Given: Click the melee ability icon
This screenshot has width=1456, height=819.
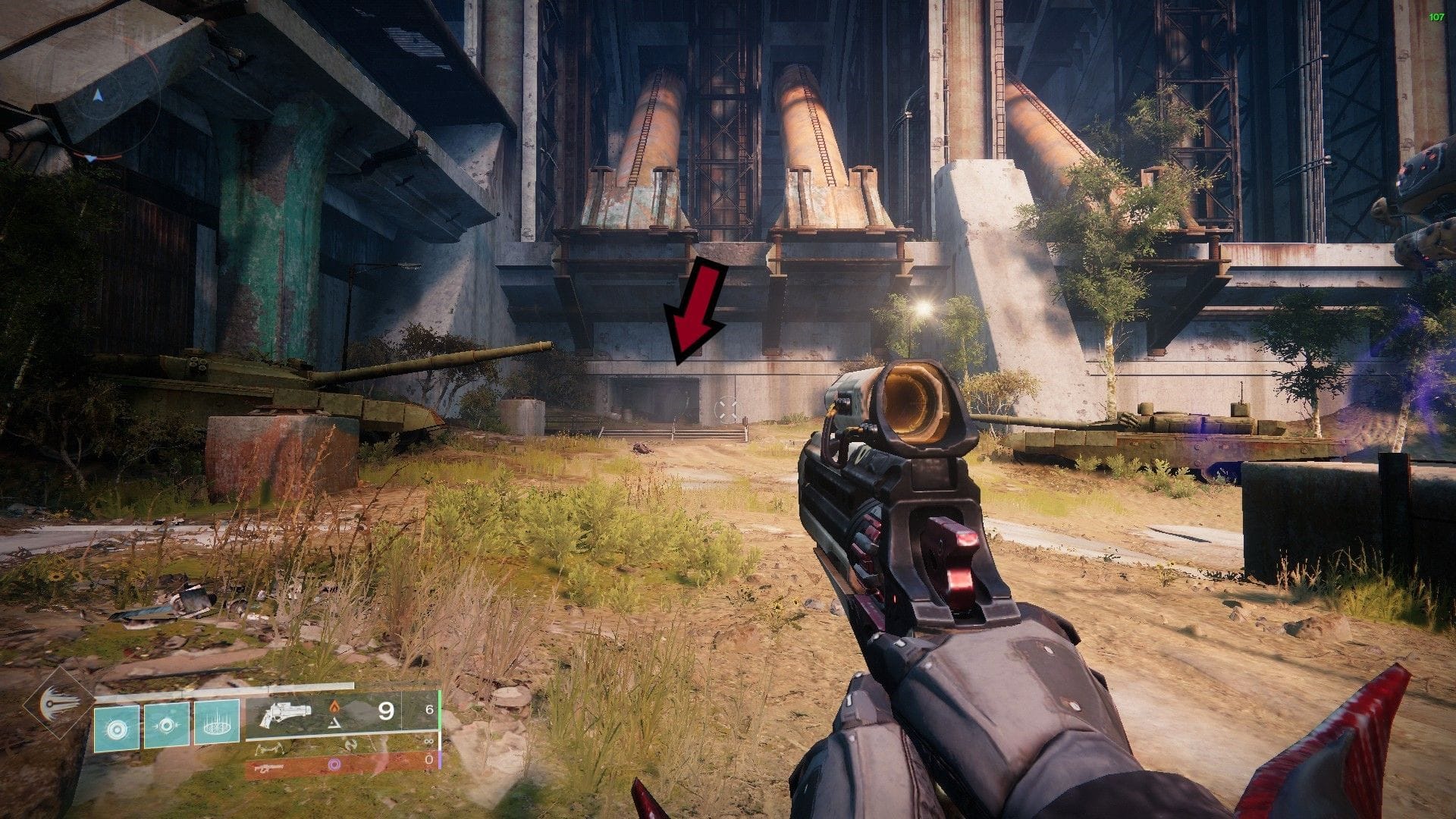Looking at the screenshot, I should click(x=166, y=726).
